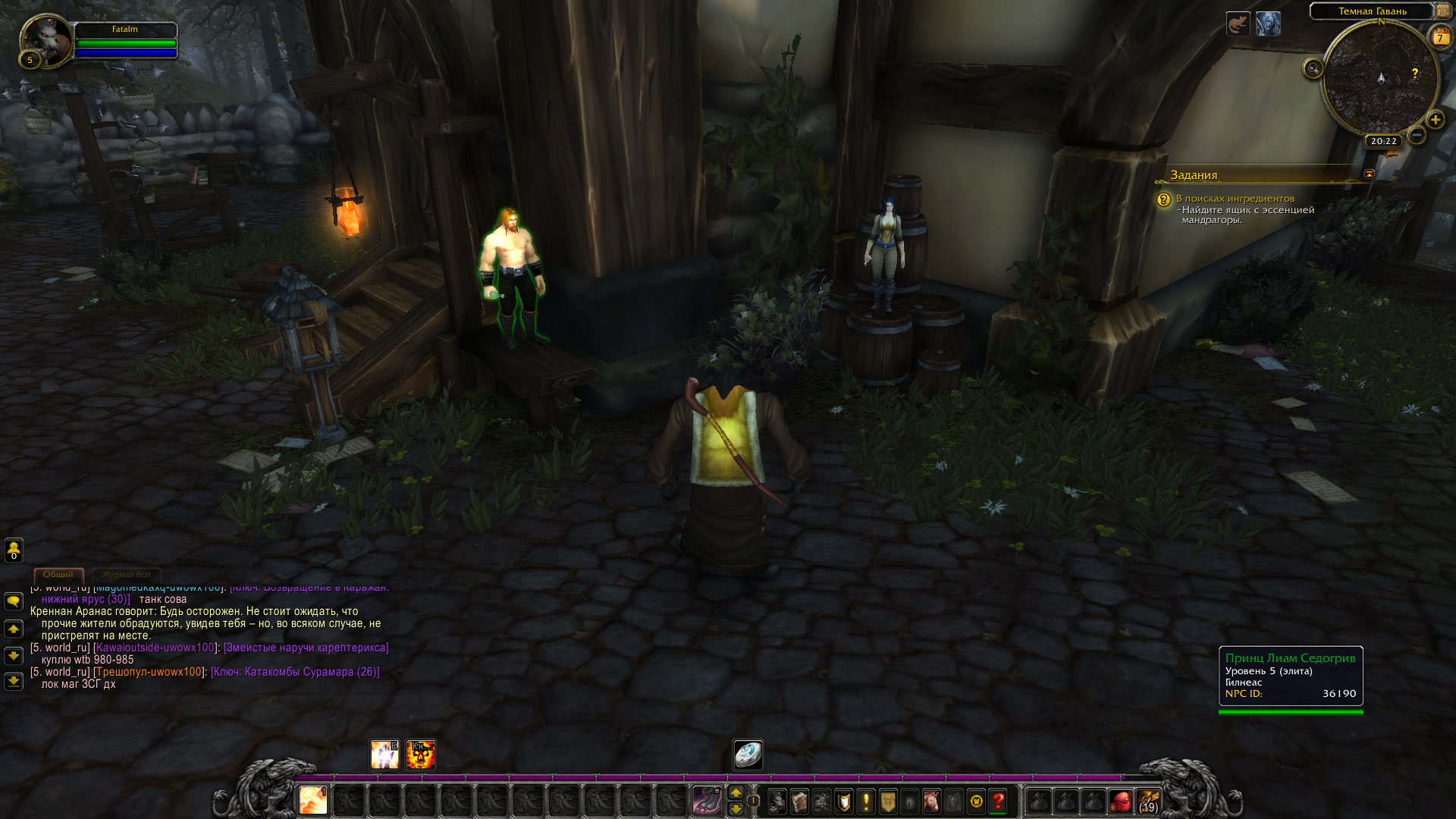This screenshot has height=819, width=1456.
Task: Collapse the Задания quest tracker
Action: [1369, 174]
